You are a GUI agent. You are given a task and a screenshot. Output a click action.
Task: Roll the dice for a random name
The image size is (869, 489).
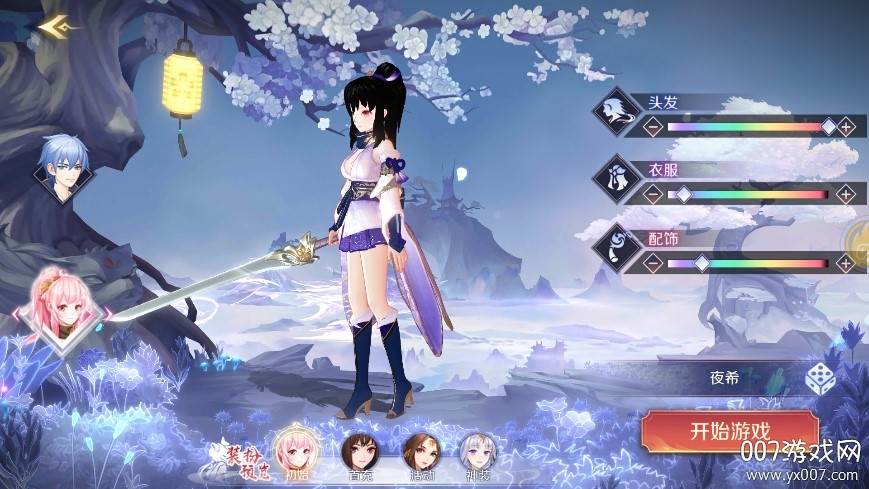820,380
